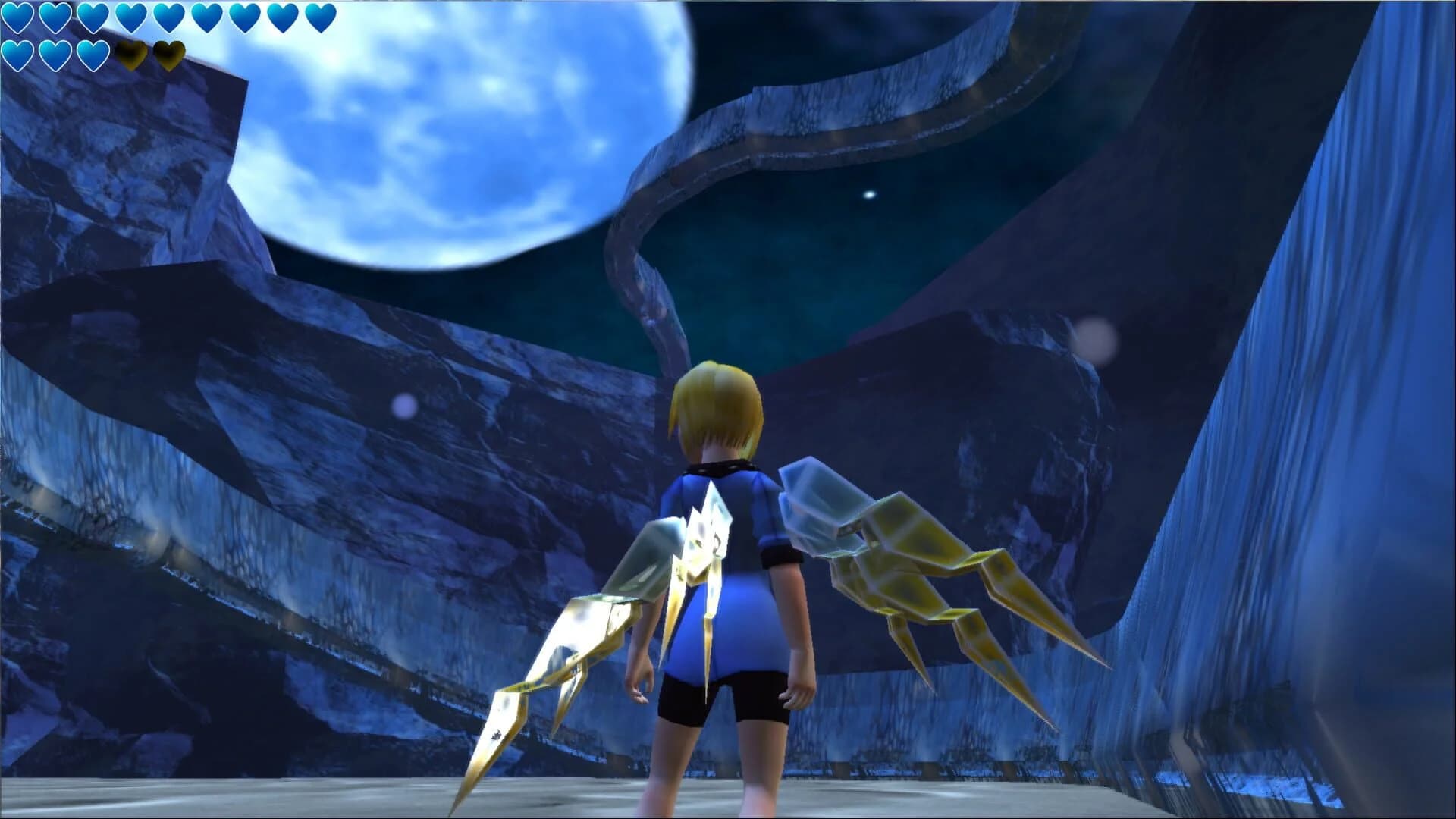Click the first blue heart in the HUD
This screenshot has height=819, width=1456.
pyautogui.click(x=17, y=17)
